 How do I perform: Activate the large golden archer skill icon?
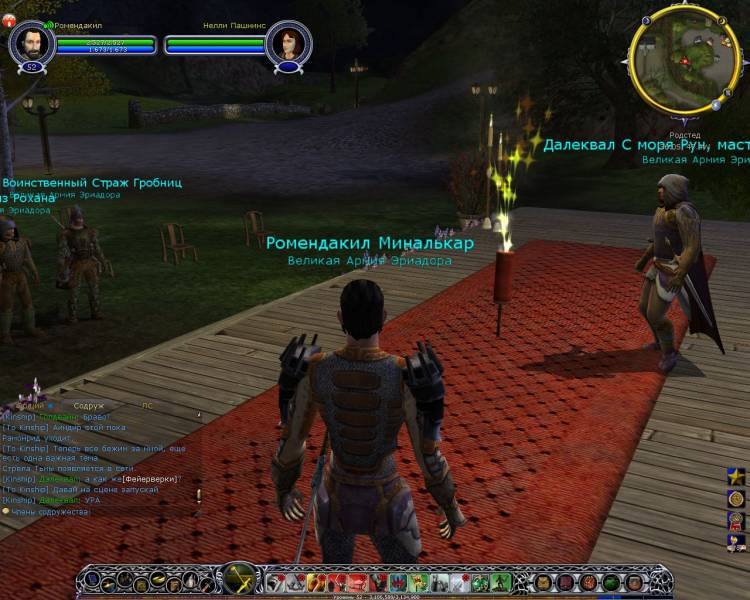(238, 581)
